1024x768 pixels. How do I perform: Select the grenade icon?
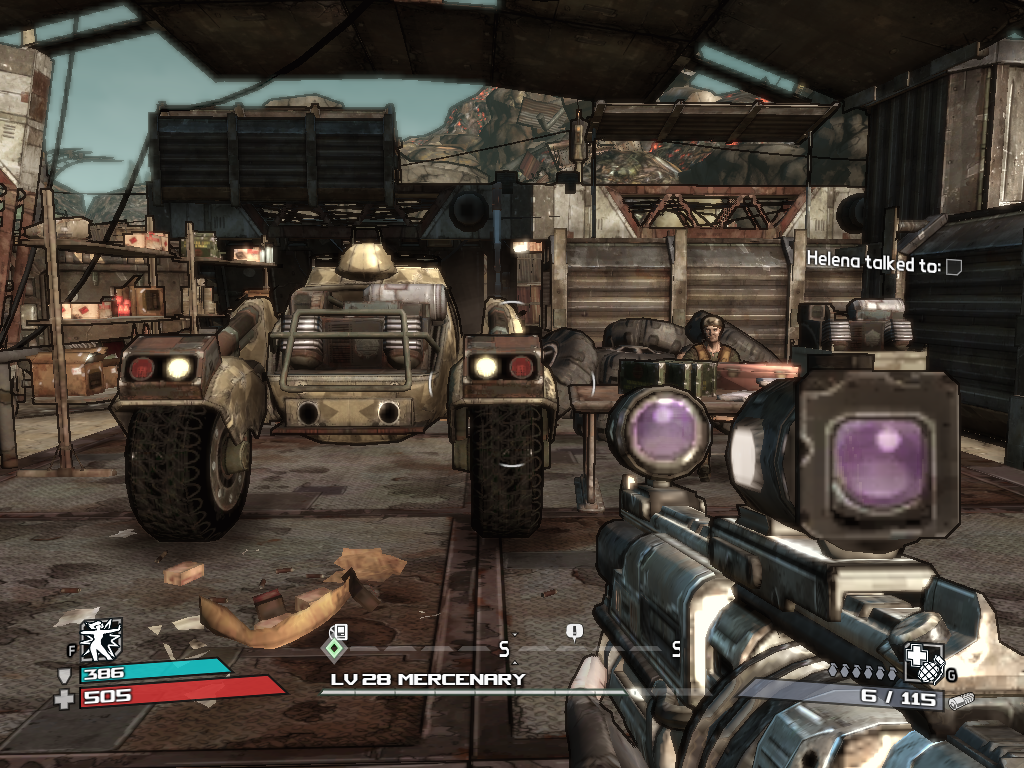(923, 662)
